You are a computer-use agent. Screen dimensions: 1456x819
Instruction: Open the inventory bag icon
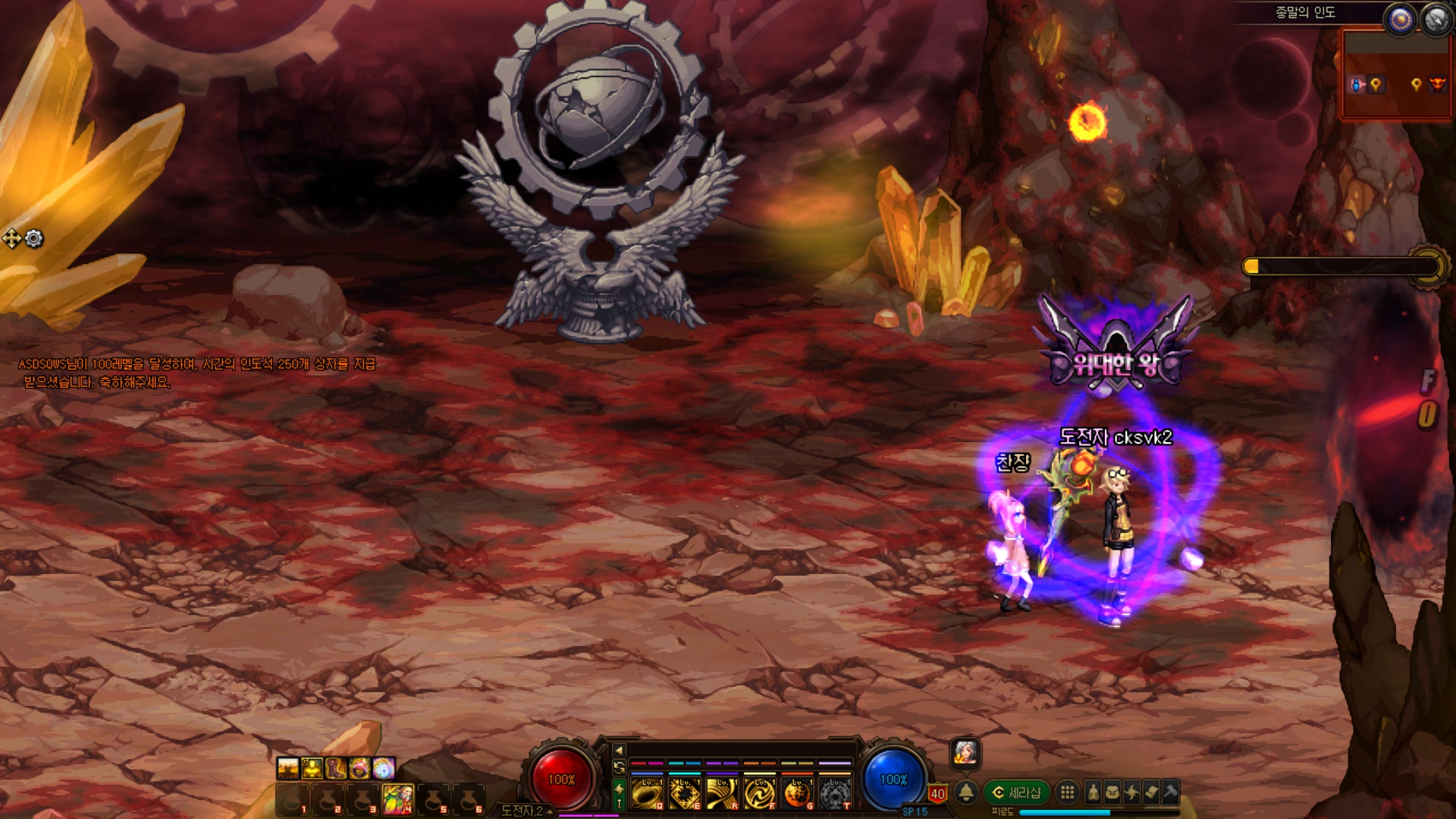pos(1112,792)
